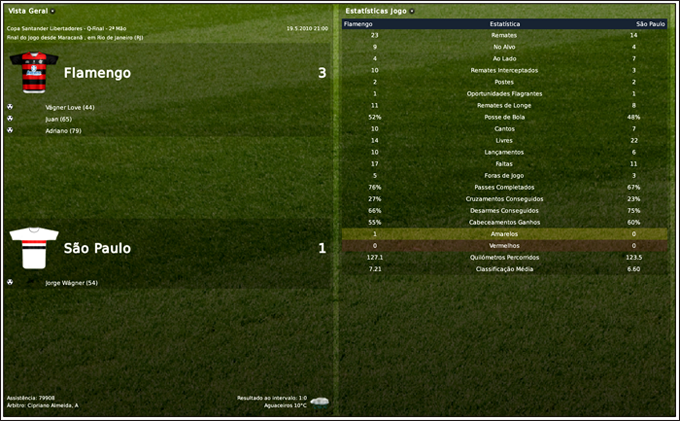
Task: Select the Classificação Média row
Action: point(504,268)
